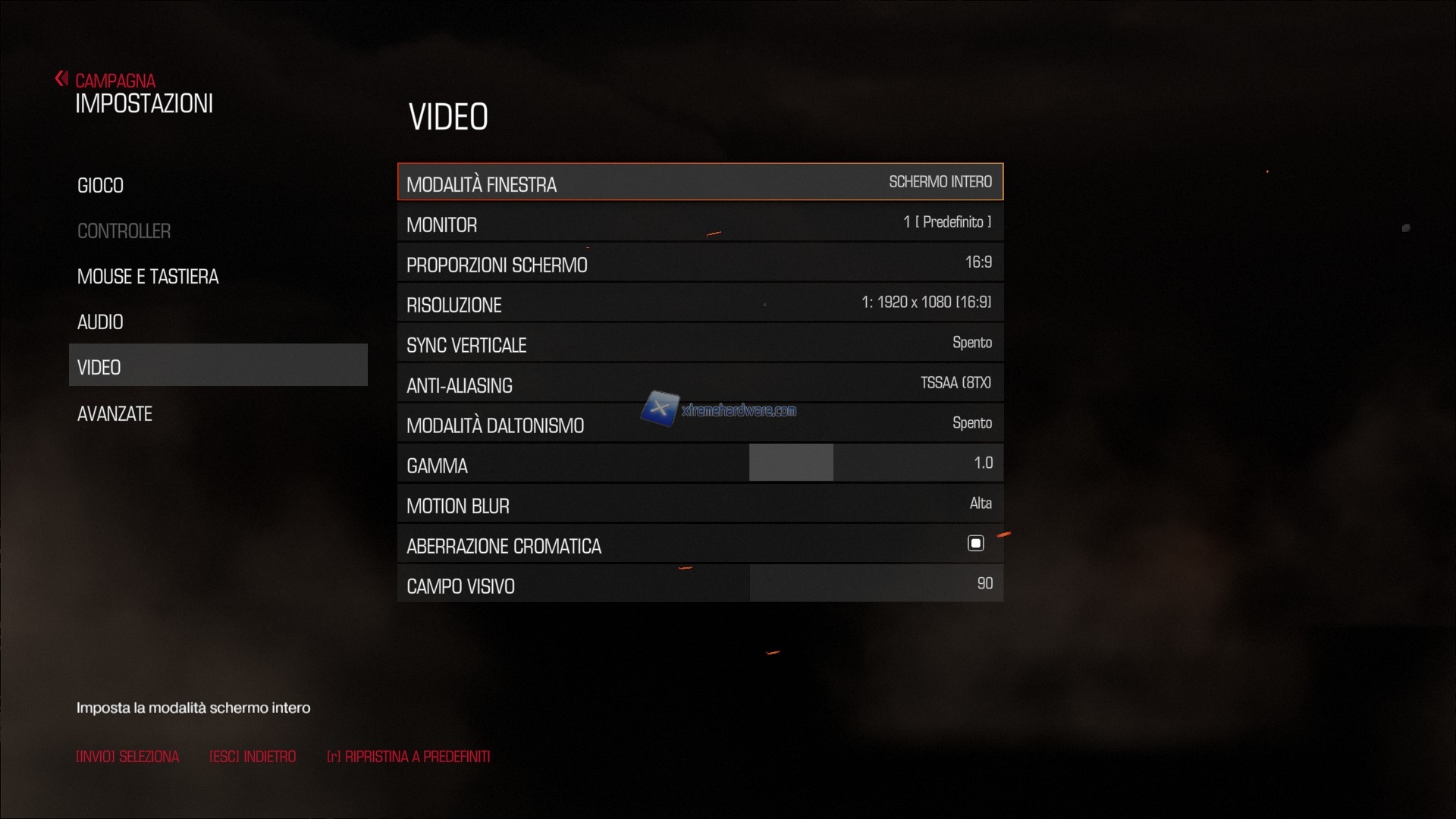Select Modalità Daltonismo option

click(700, 425)
